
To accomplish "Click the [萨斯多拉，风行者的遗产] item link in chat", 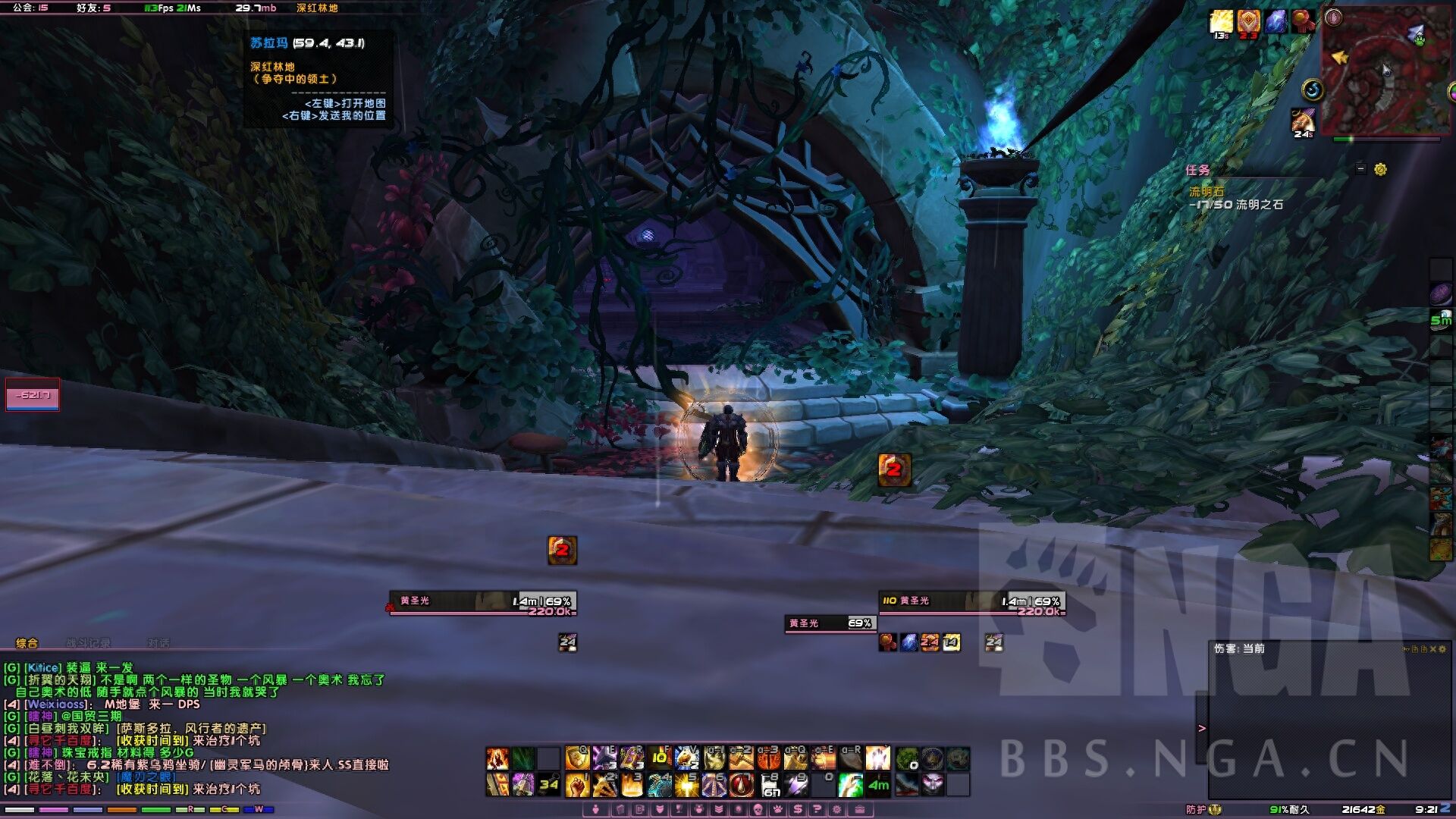I will click(191, 729).
